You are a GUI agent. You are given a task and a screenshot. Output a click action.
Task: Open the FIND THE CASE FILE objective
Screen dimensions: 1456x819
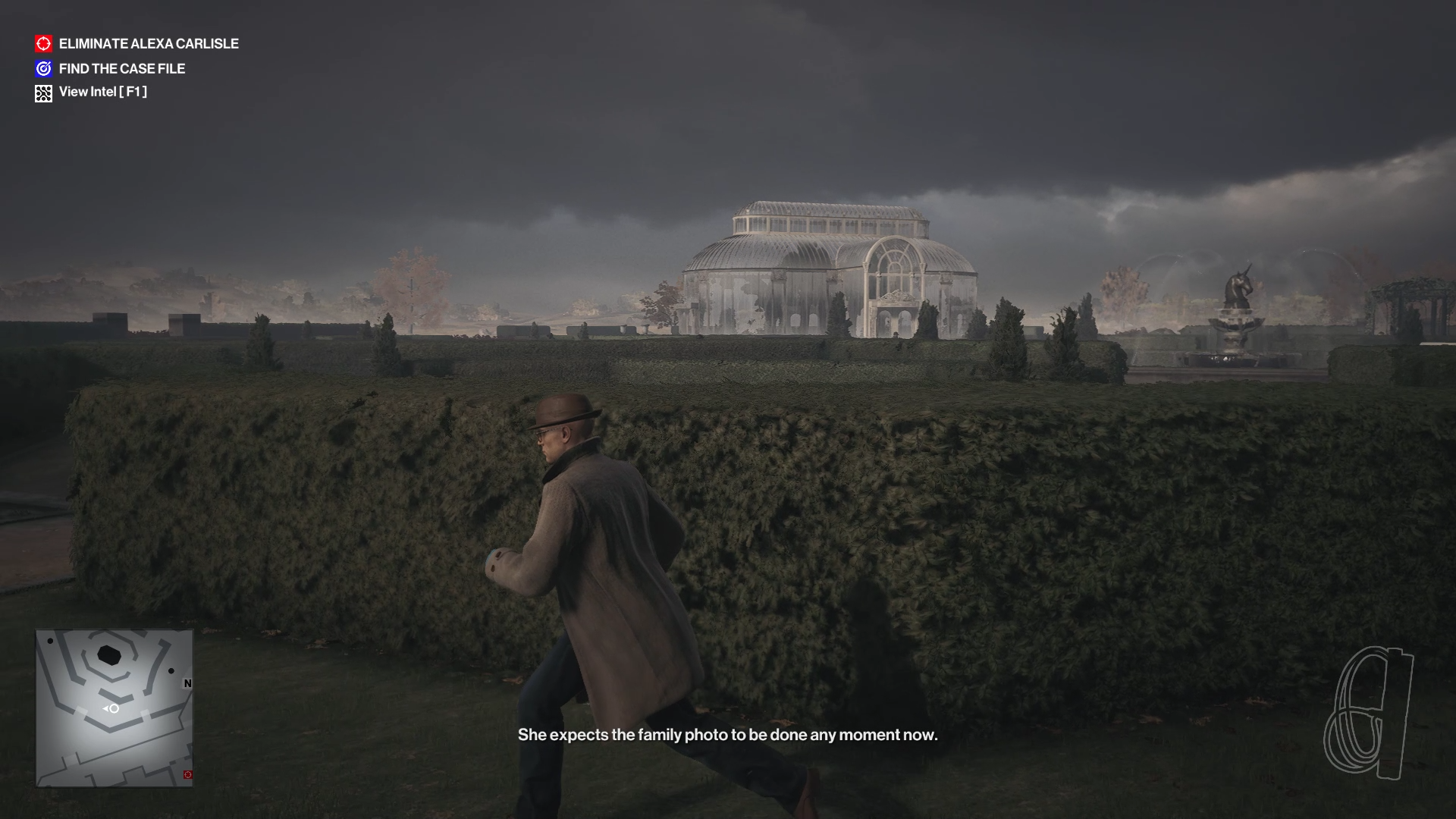point(122,68)
